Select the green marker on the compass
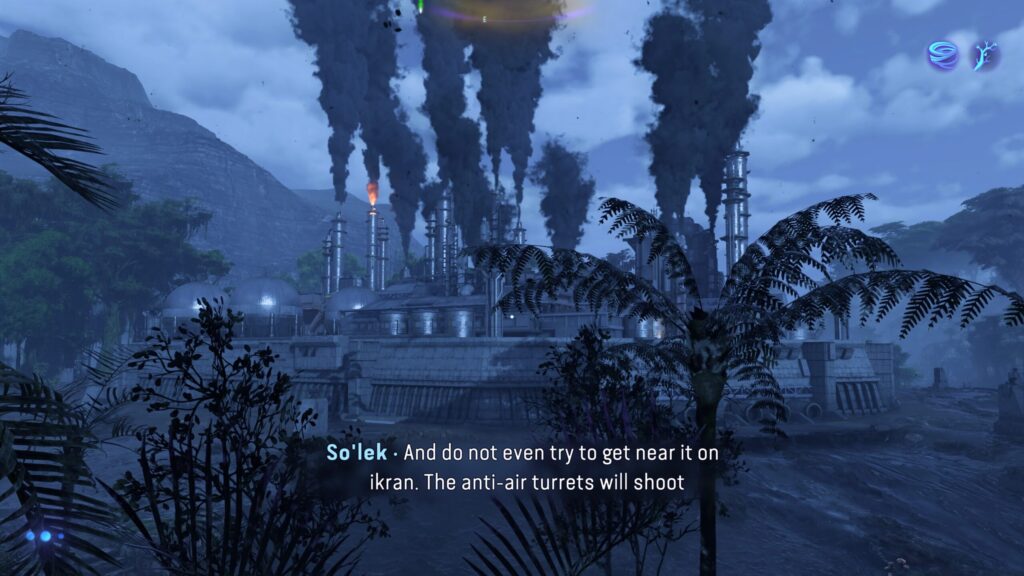Screen dimensions: 1024x576 421,6
